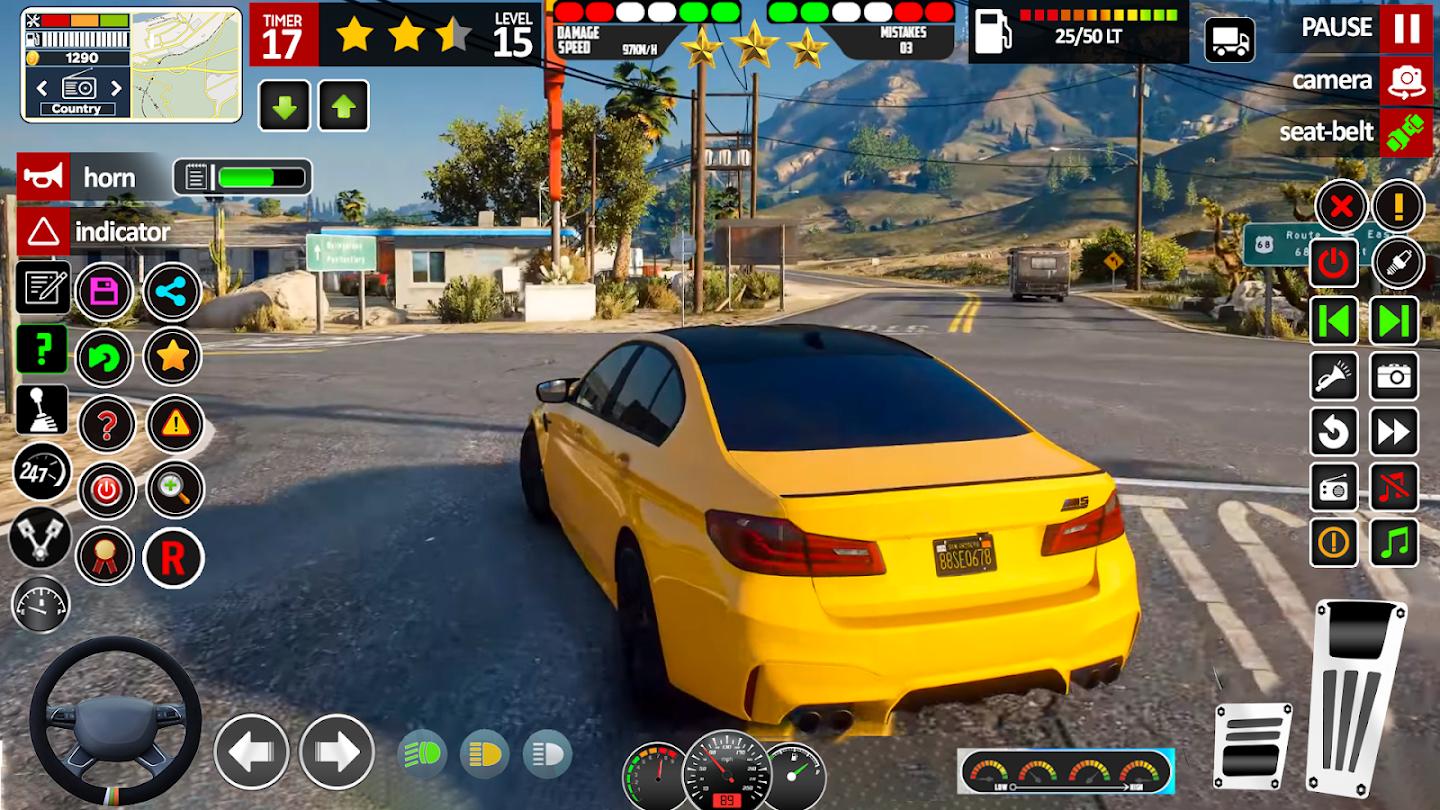Activate the indicator hazard triangle button
This screenshot has height=810, width=1440.
(44, 232)
